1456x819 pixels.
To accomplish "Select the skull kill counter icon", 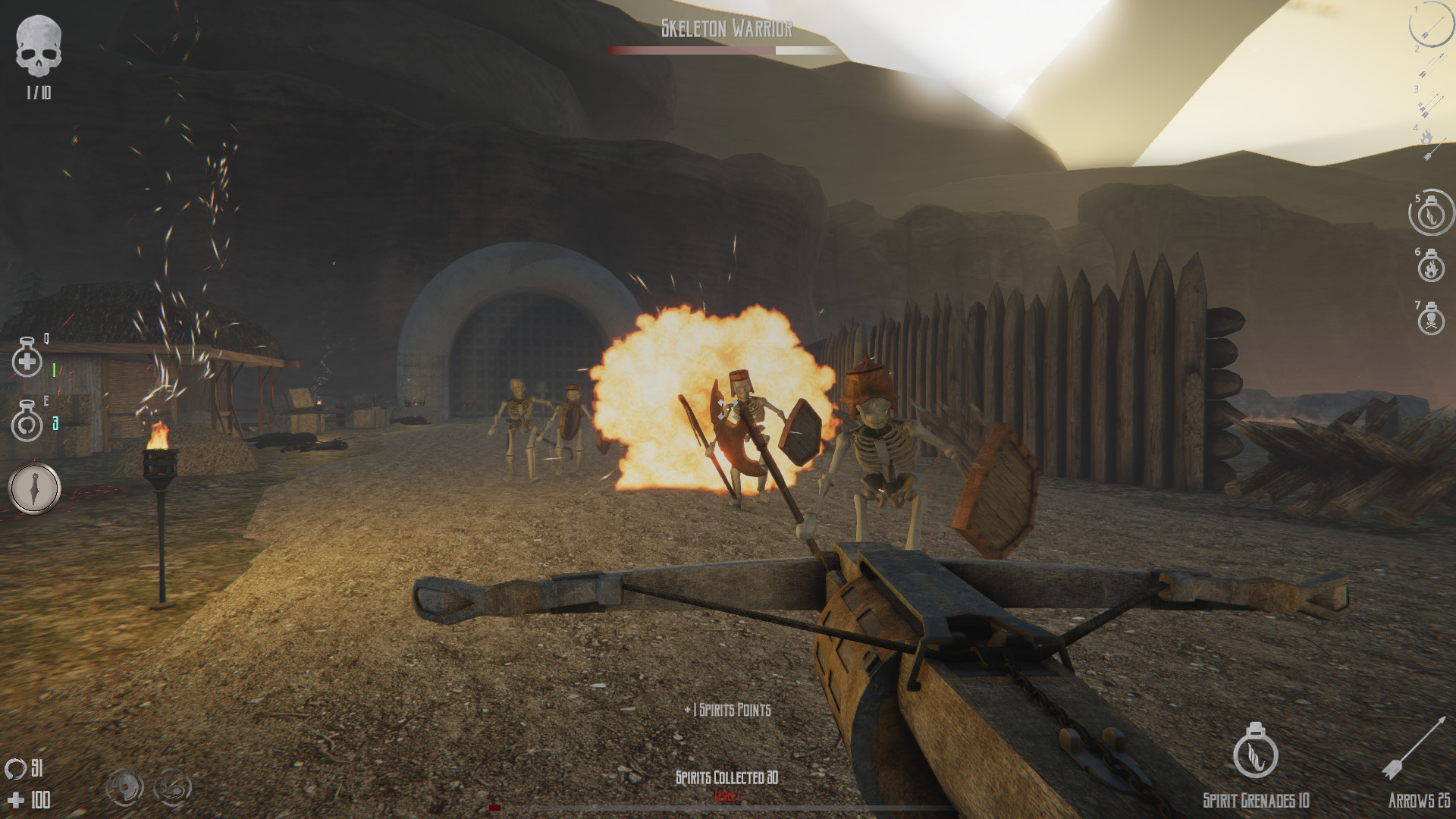I will (39, 45).
